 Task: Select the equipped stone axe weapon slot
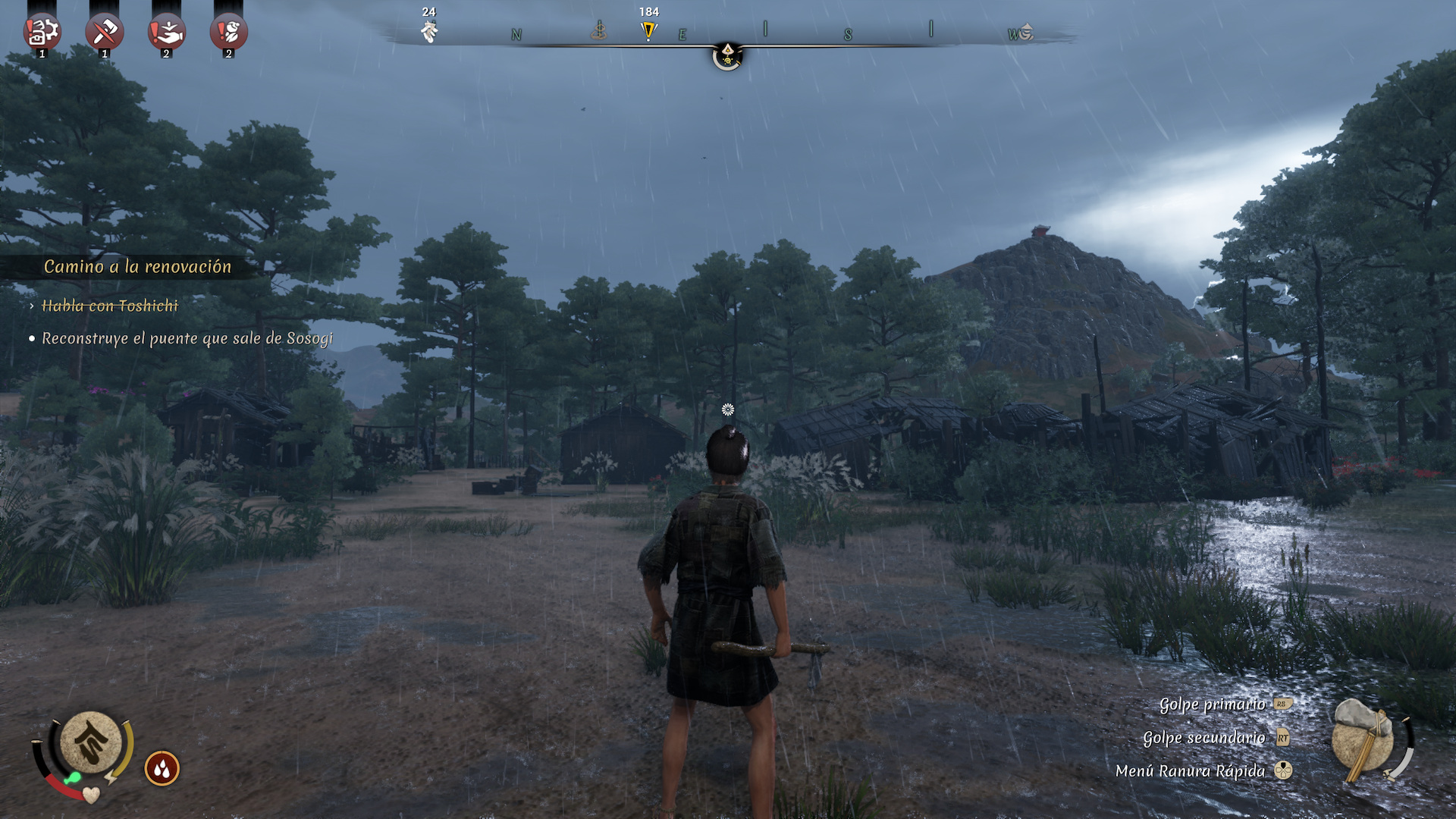pos(1363,741)
